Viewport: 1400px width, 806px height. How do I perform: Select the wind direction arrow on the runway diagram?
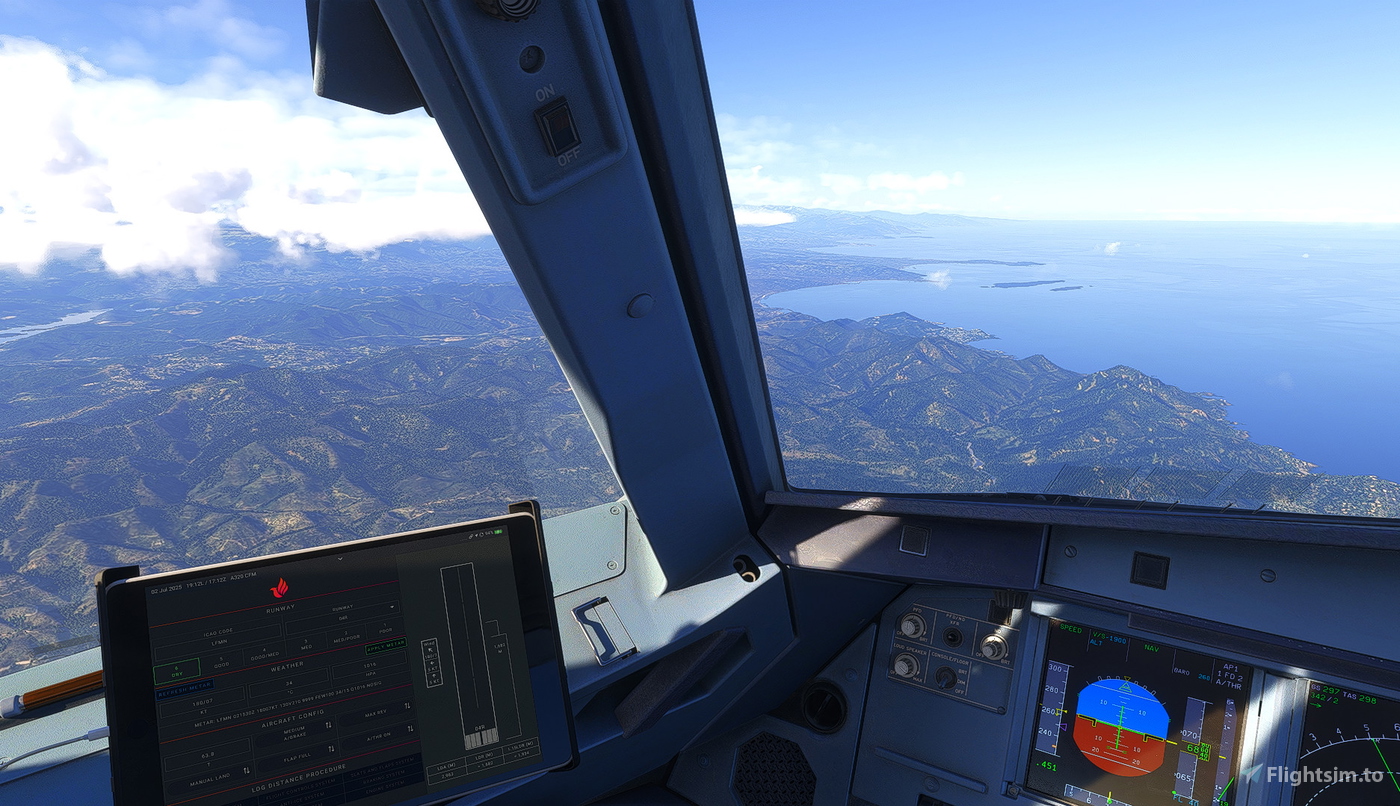click(x=431, y=651)
